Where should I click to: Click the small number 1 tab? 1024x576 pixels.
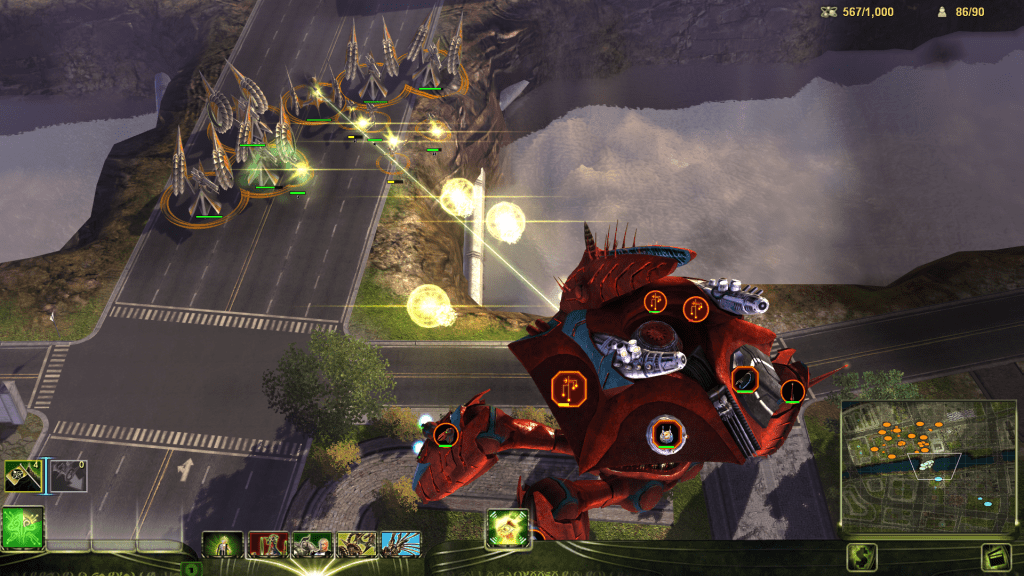point(190,569)
